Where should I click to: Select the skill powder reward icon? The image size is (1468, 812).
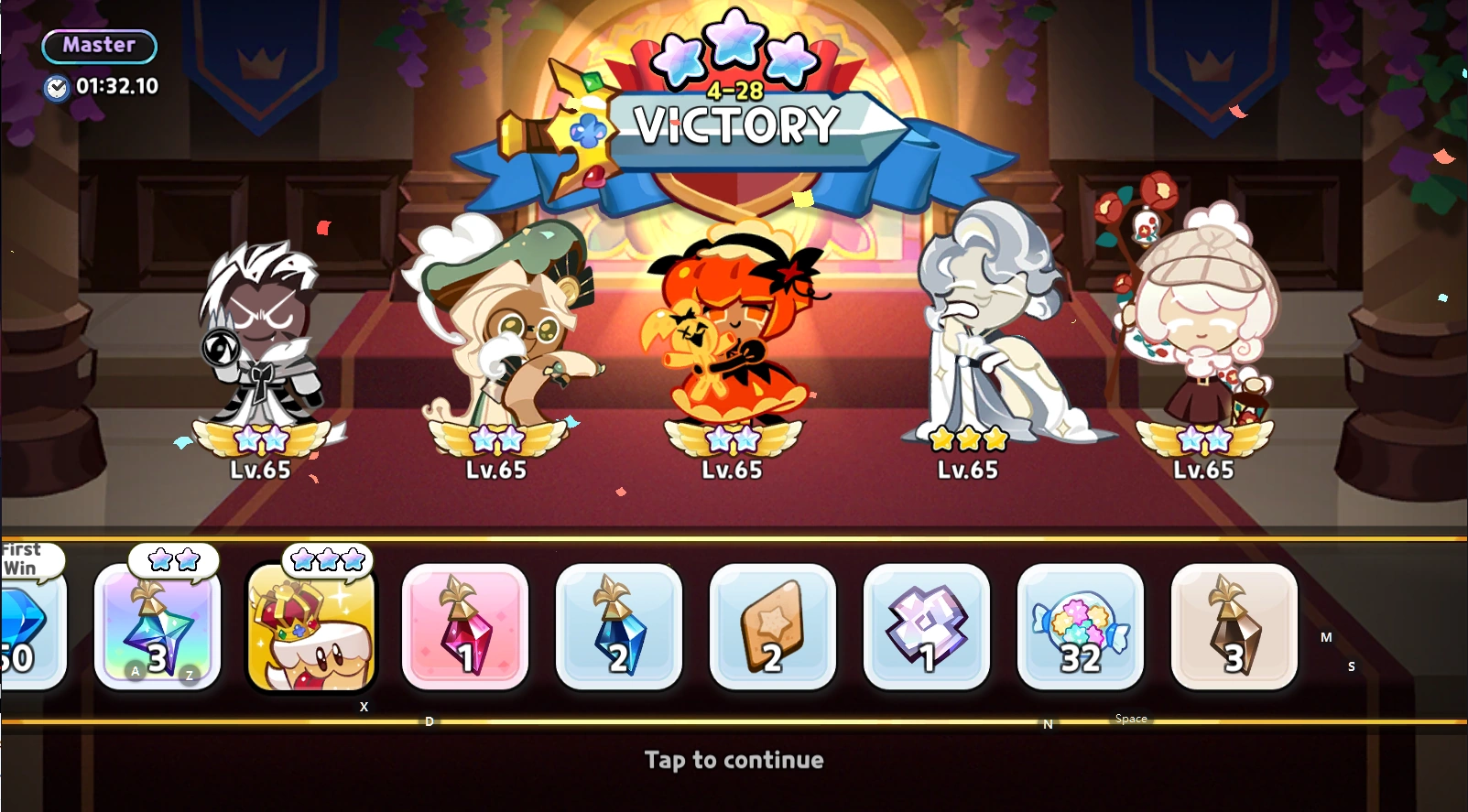click(x=927, y=629)
